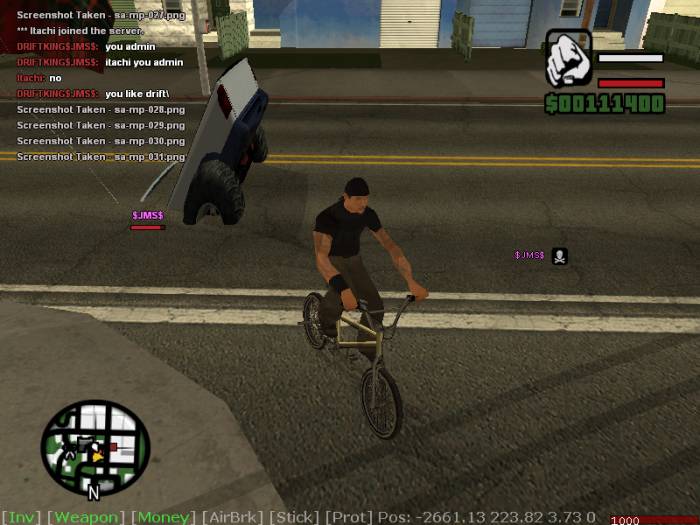Viewport: 700px width, 525px height.
Task: Click the circular radar minimap
Action: tap(95, 448)
